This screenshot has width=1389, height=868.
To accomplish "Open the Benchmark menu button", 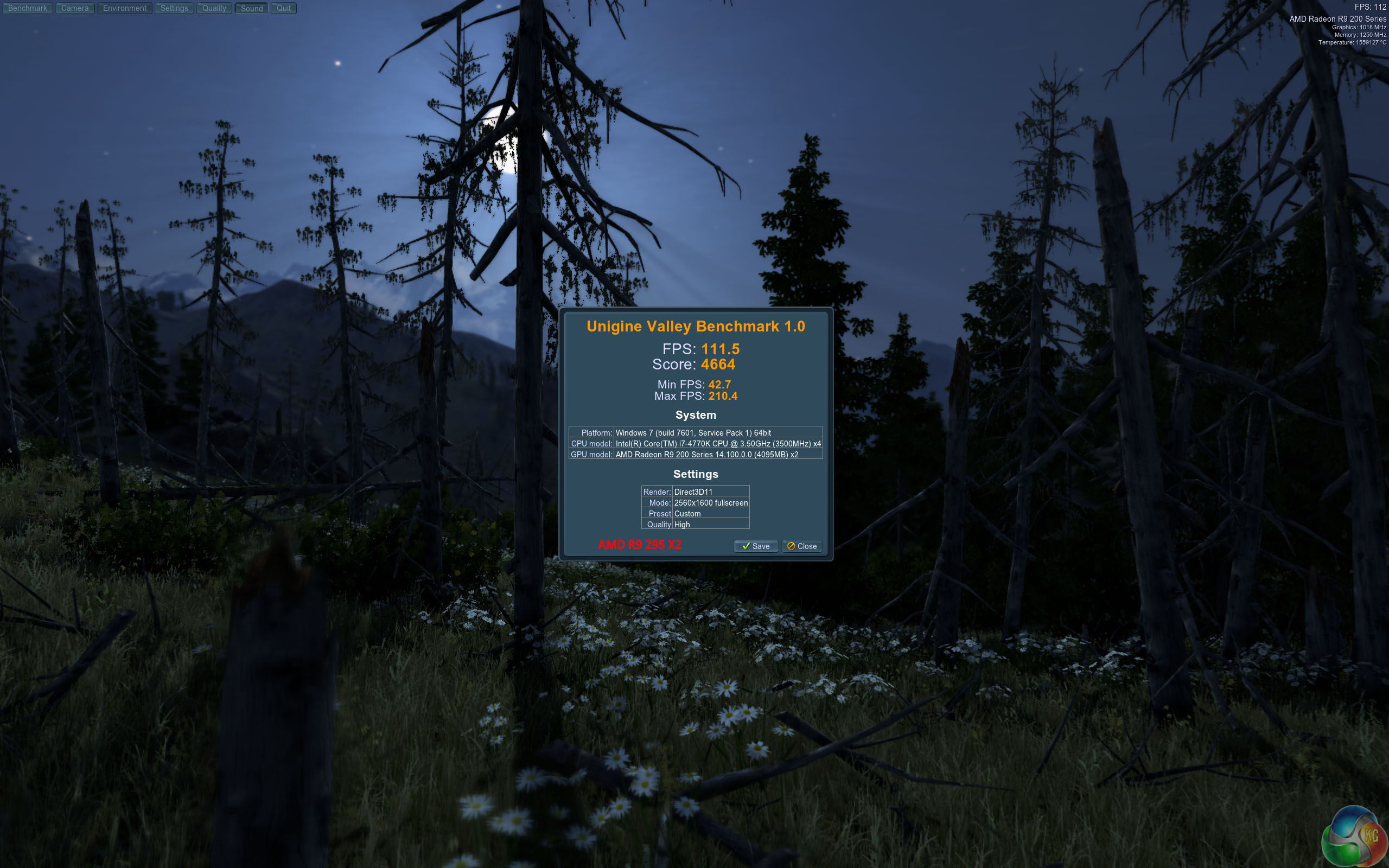I will point(28,8).
